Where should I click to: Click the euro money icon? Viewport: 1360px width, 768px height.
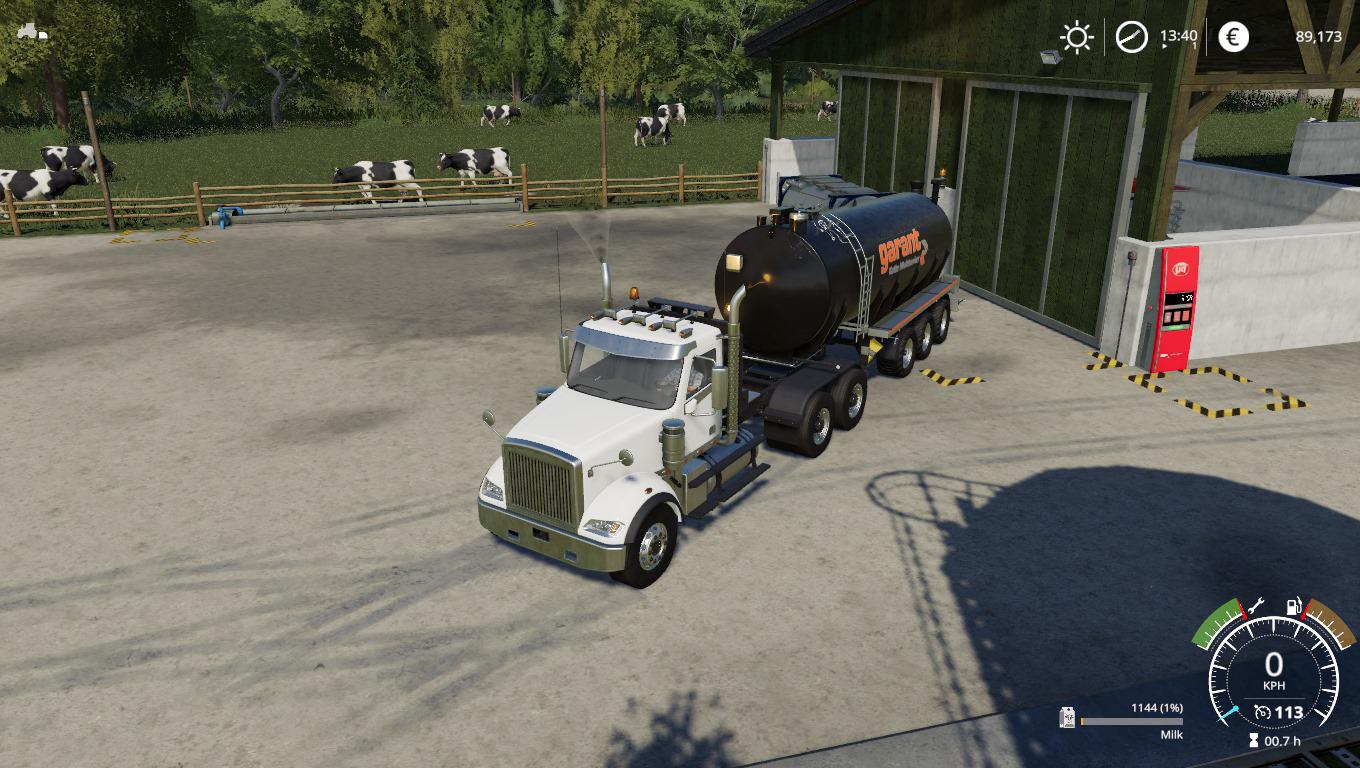point(1233,37)
